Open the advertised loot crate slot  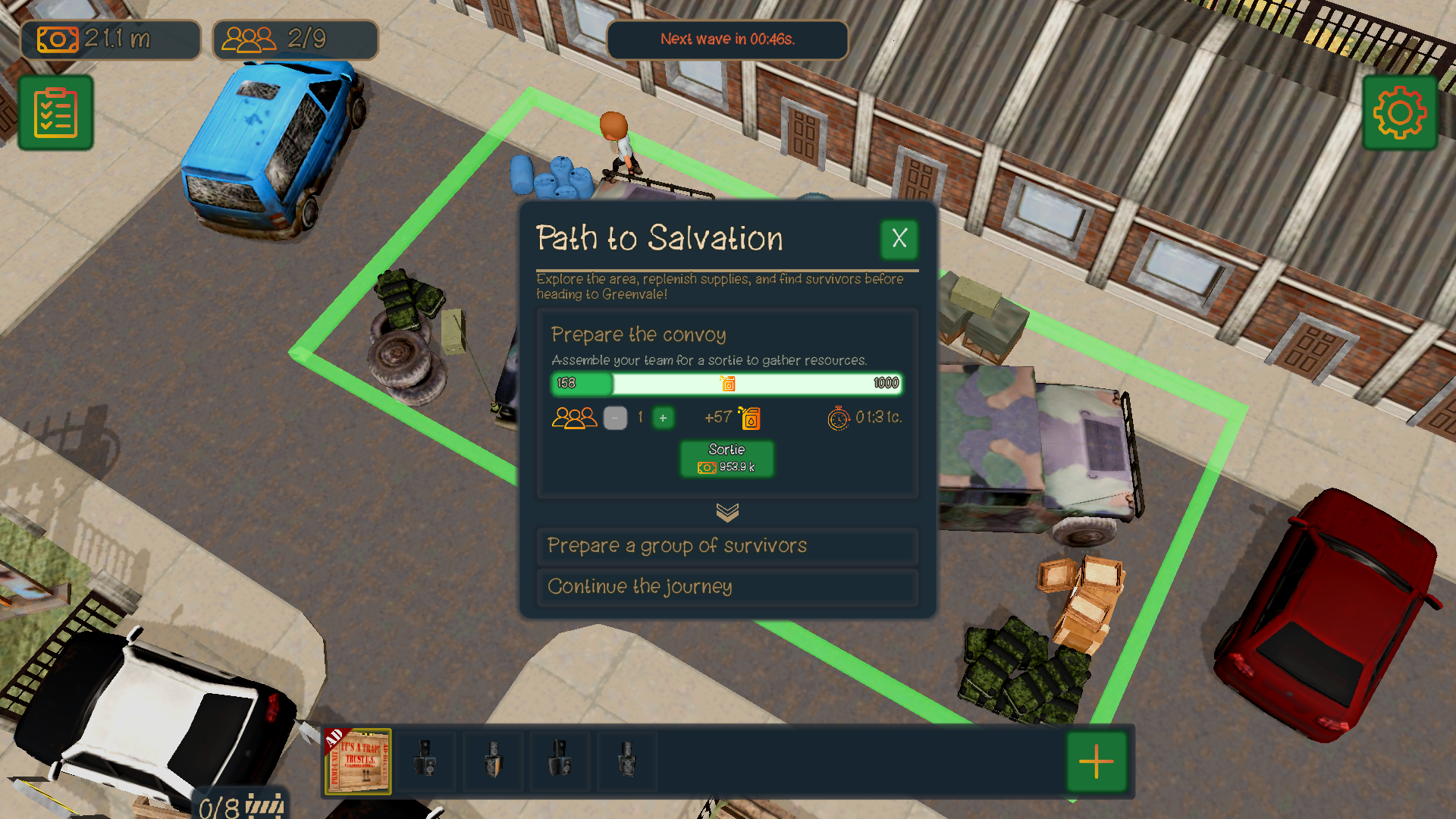pyautogui.click(x=357, y=761)
